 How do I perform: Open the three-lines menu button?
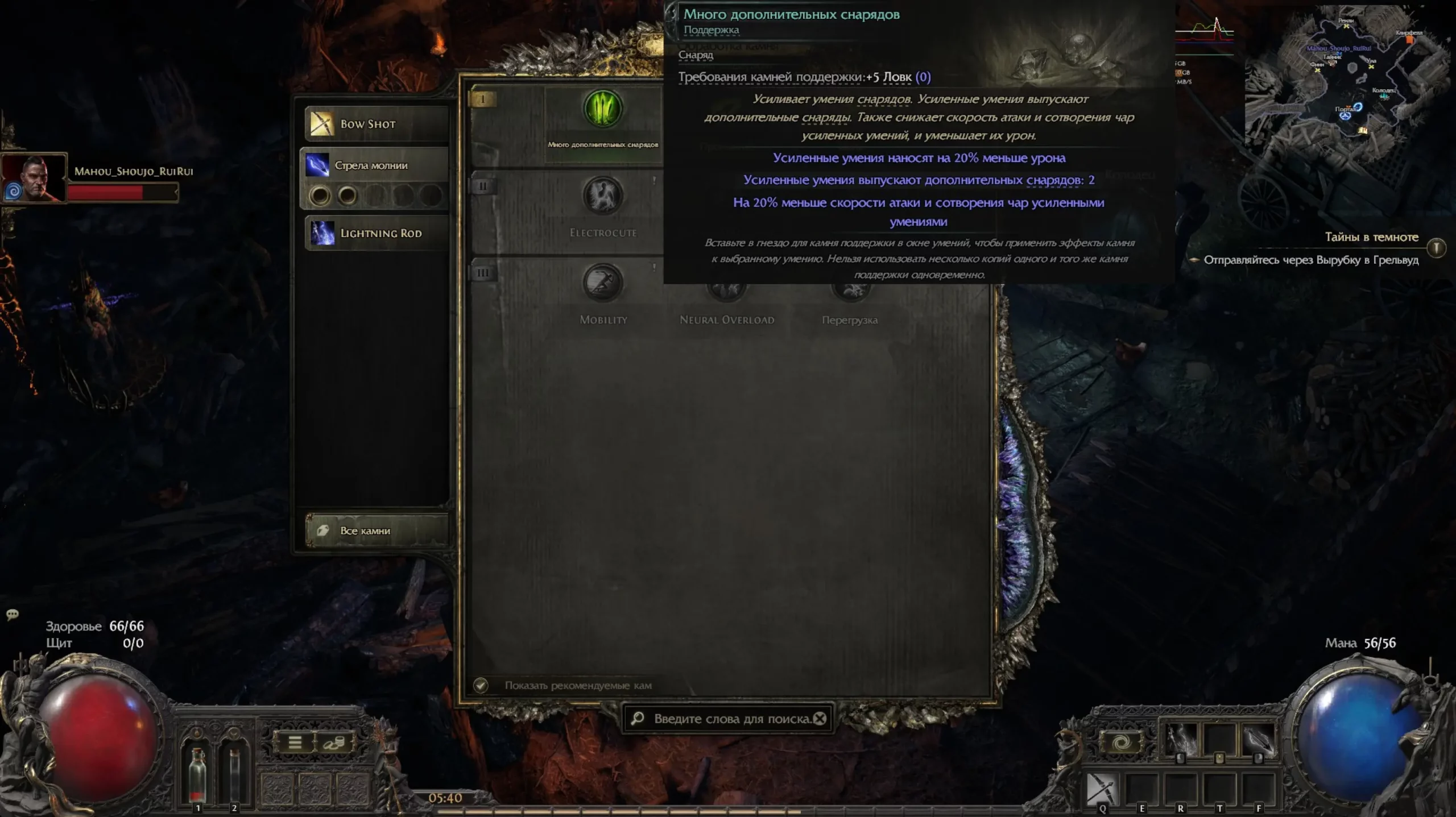pos(295,743)
